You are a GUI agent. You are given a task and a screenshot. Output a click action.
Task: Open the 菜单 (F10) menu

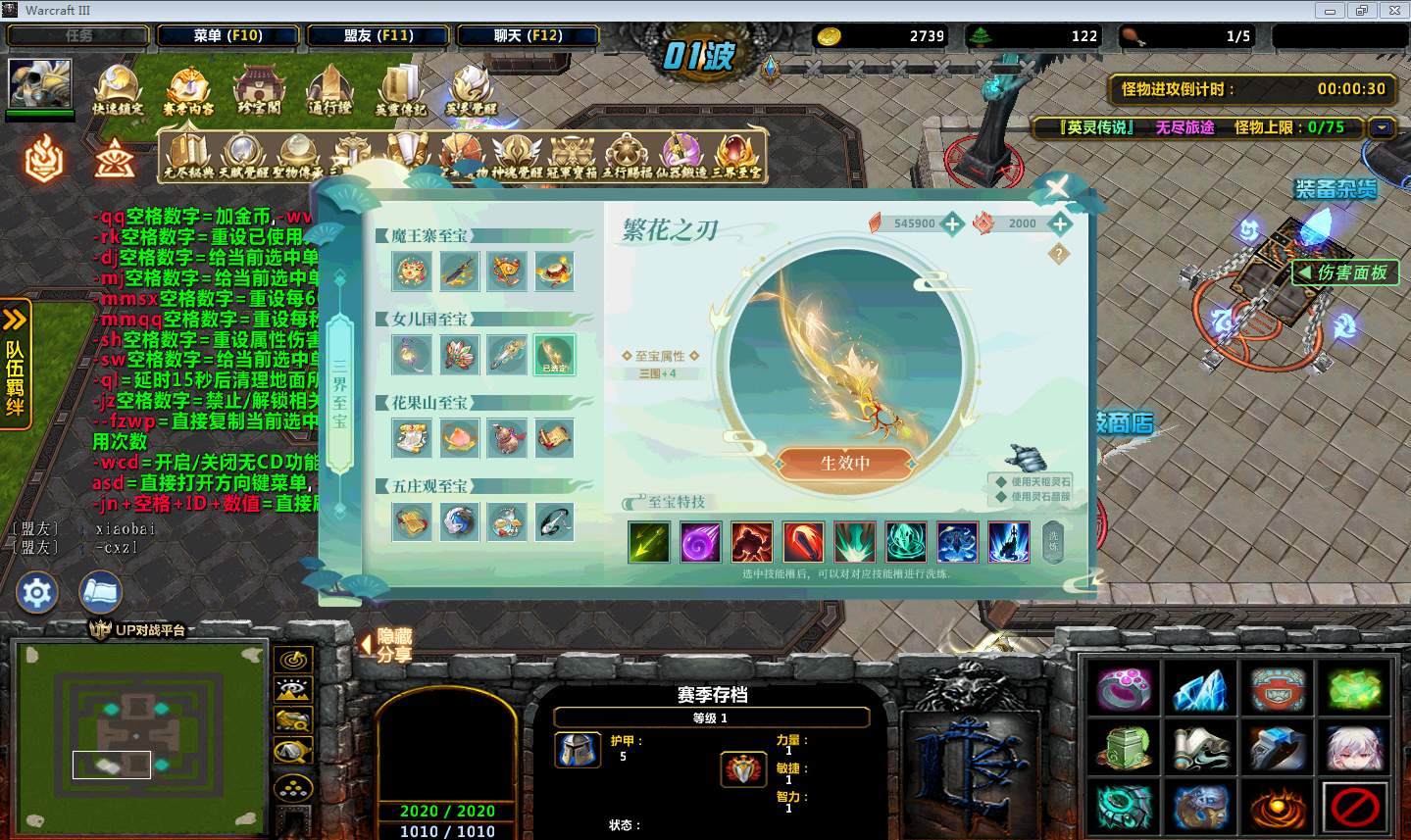[x=227, y=36]
